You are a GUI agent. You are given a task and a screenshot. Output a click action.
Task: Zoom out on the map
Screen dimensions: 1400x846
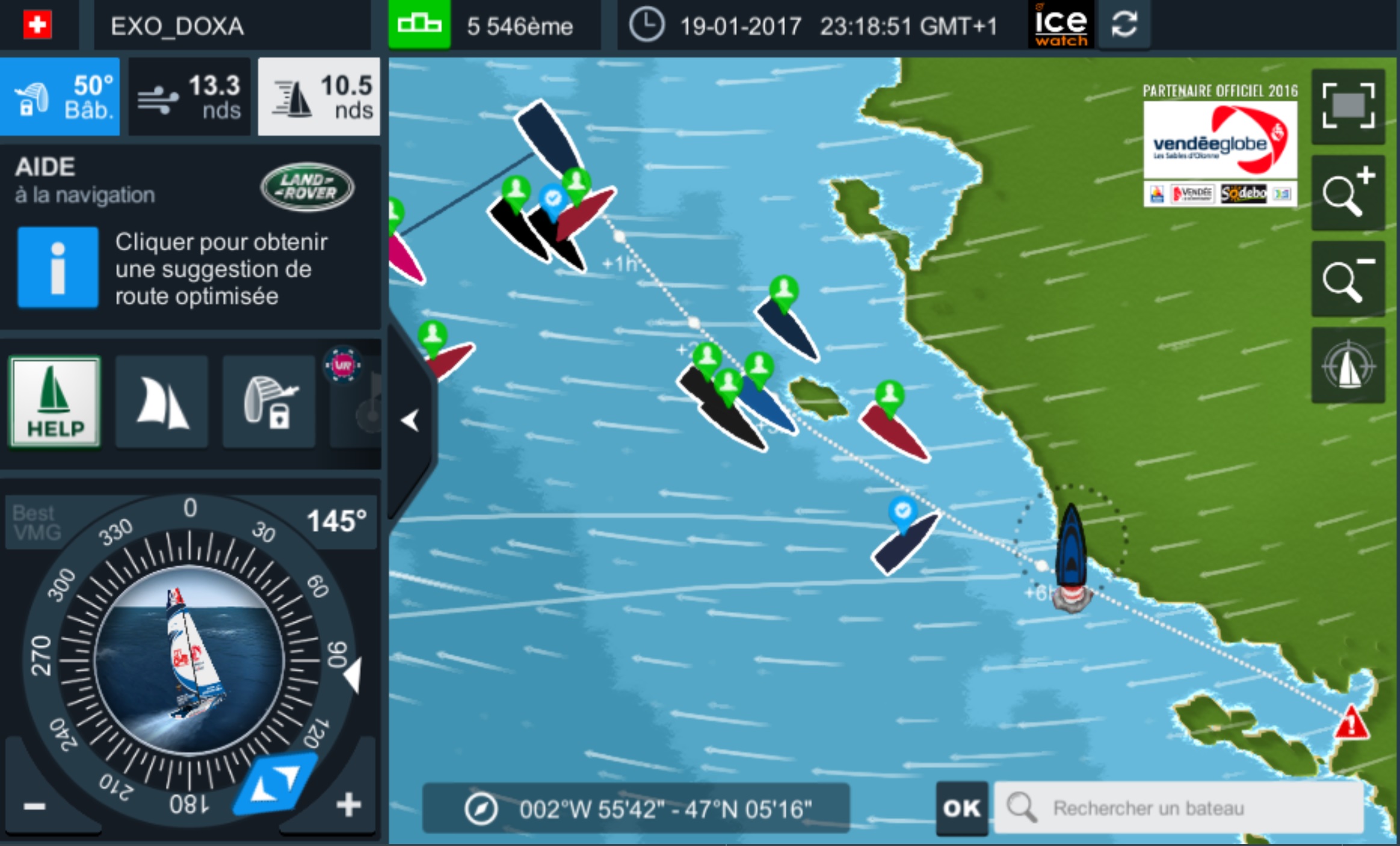tap(1348, 279)
